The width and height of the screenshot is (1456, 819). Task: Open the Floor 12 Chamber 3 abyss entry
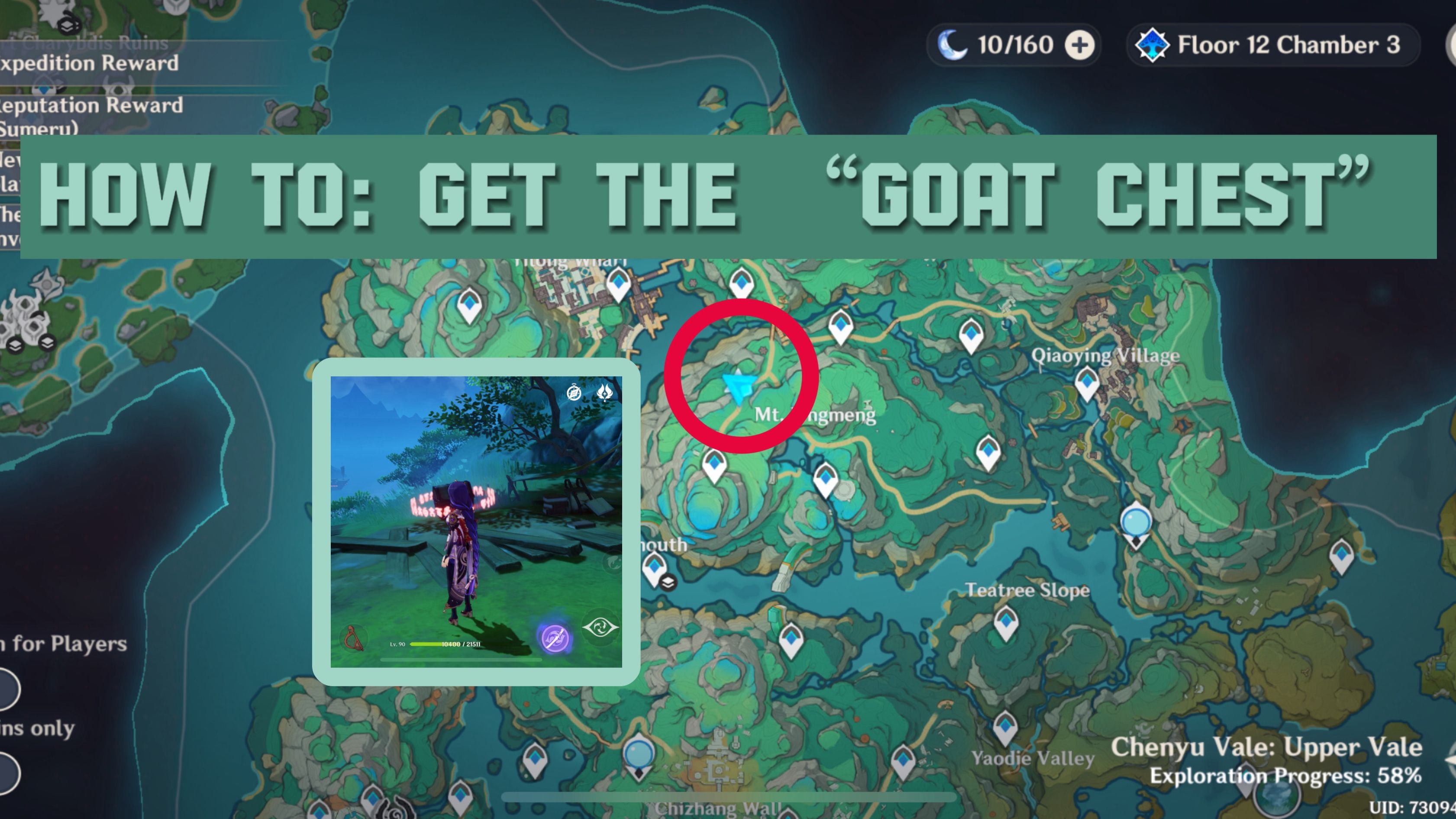coord(1272,45)
